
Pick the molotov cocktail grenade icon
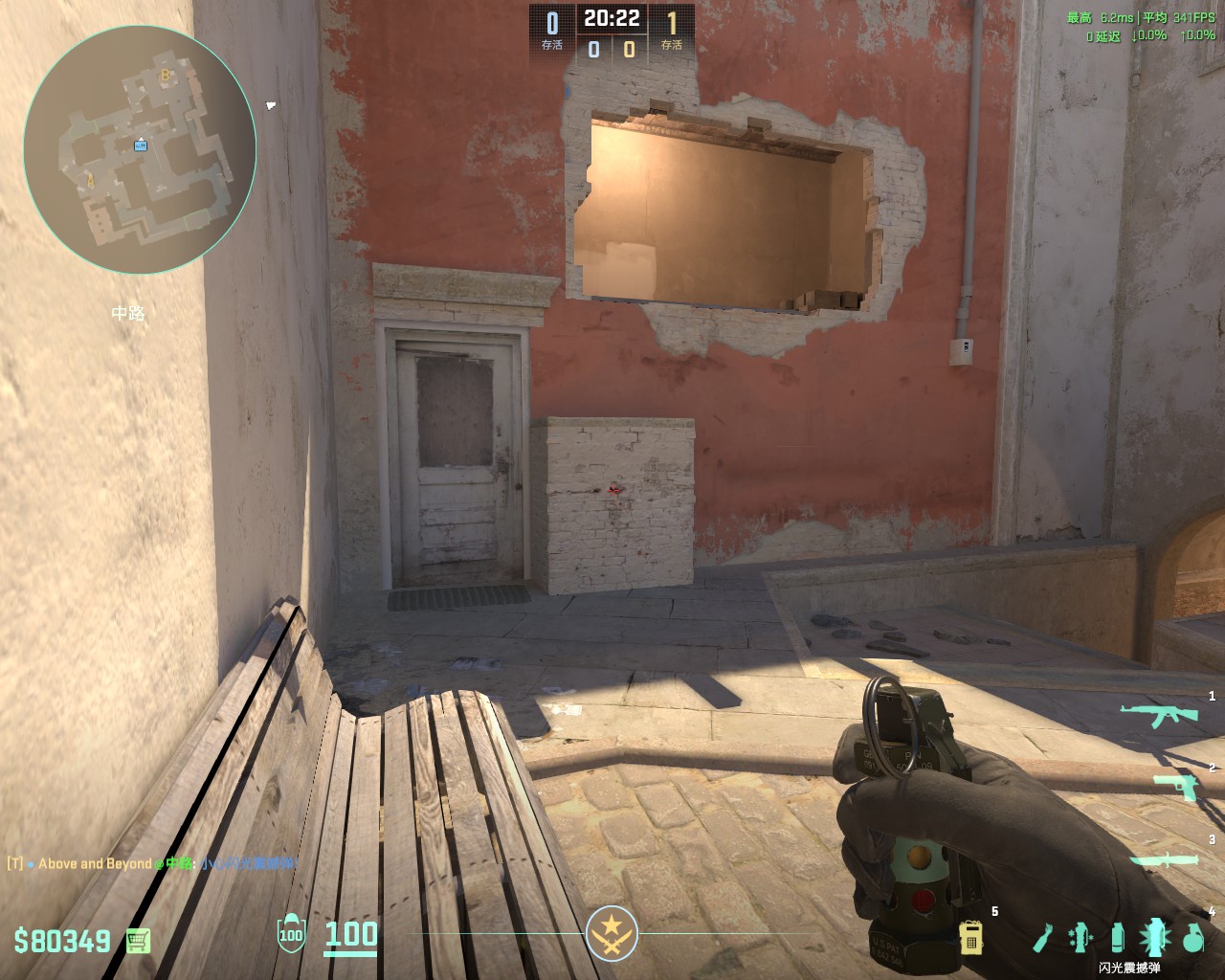click(1043, 938)
